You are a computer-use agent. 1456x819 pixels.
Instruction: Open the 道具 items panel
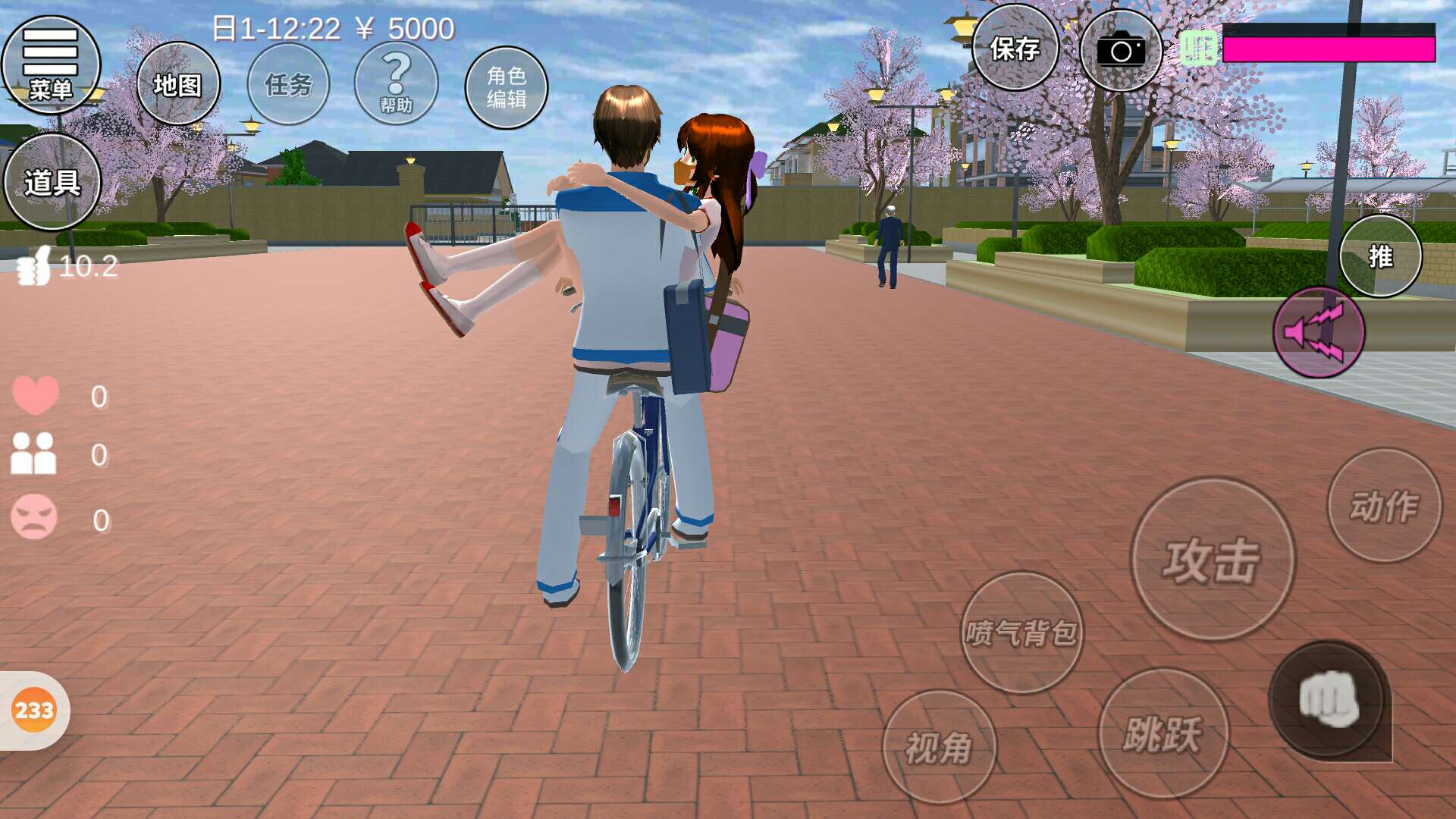(52, 182)
